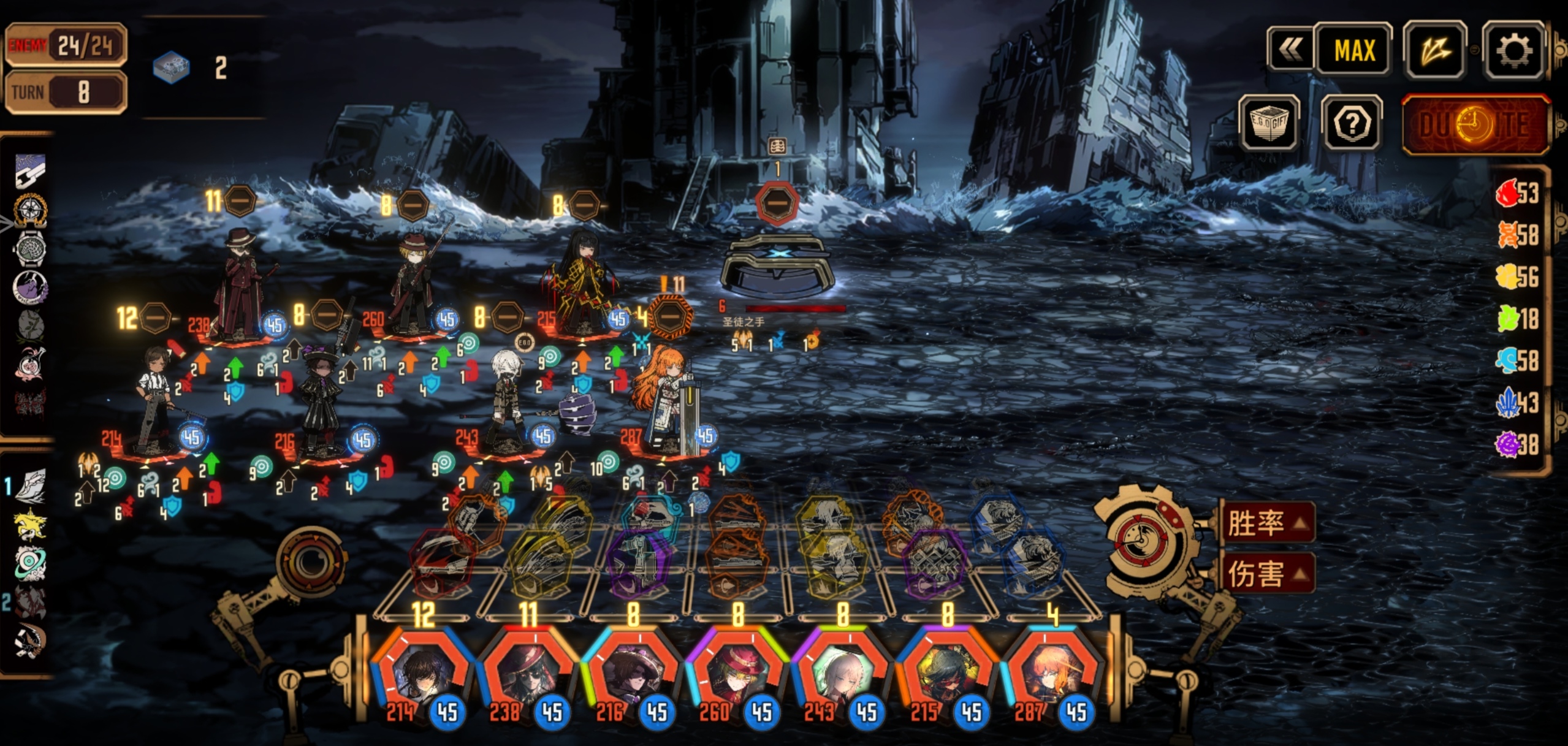Click the MAX button

coord(1353,50)
